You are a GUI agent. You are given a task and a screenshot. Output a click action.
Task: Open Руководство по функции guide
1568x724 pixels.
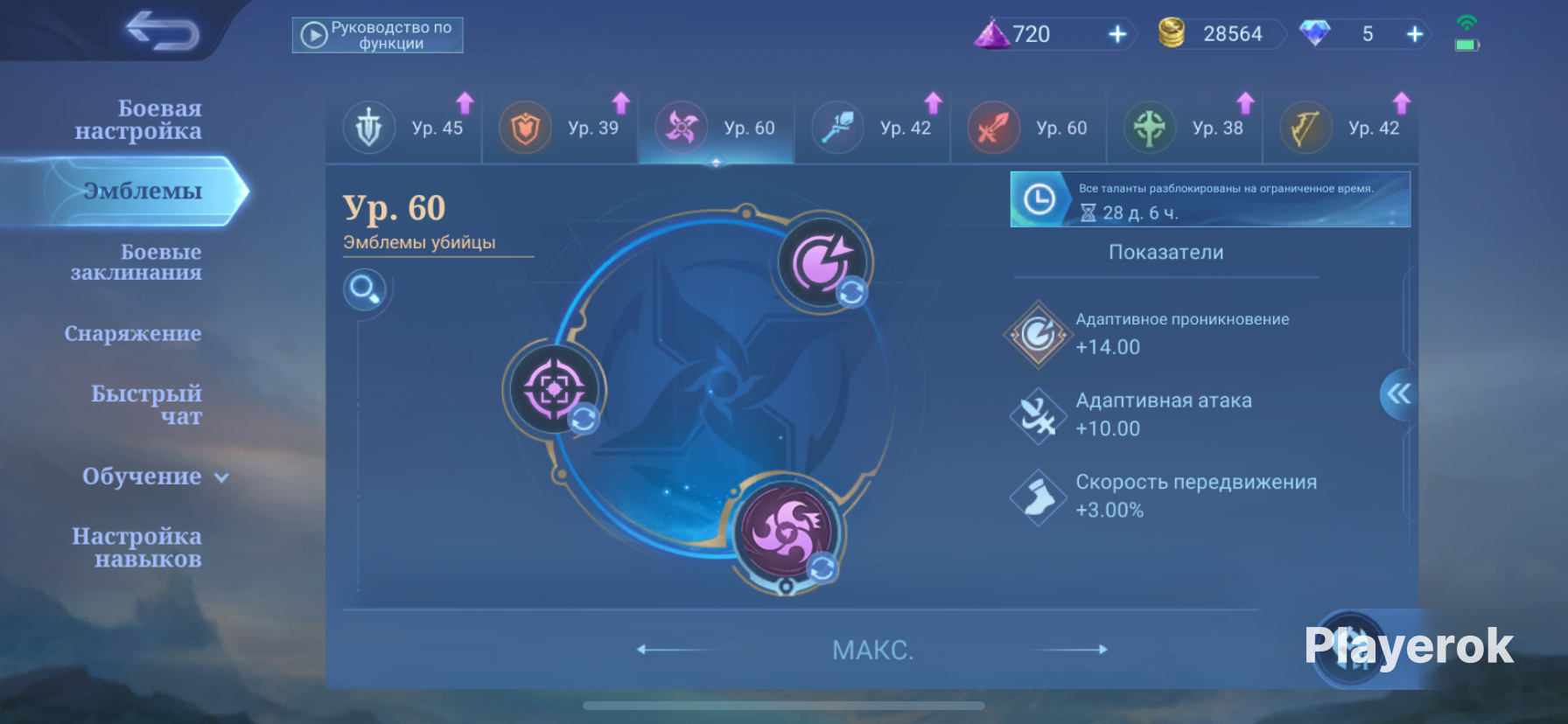pyautogui.click(x=378, y=35)
